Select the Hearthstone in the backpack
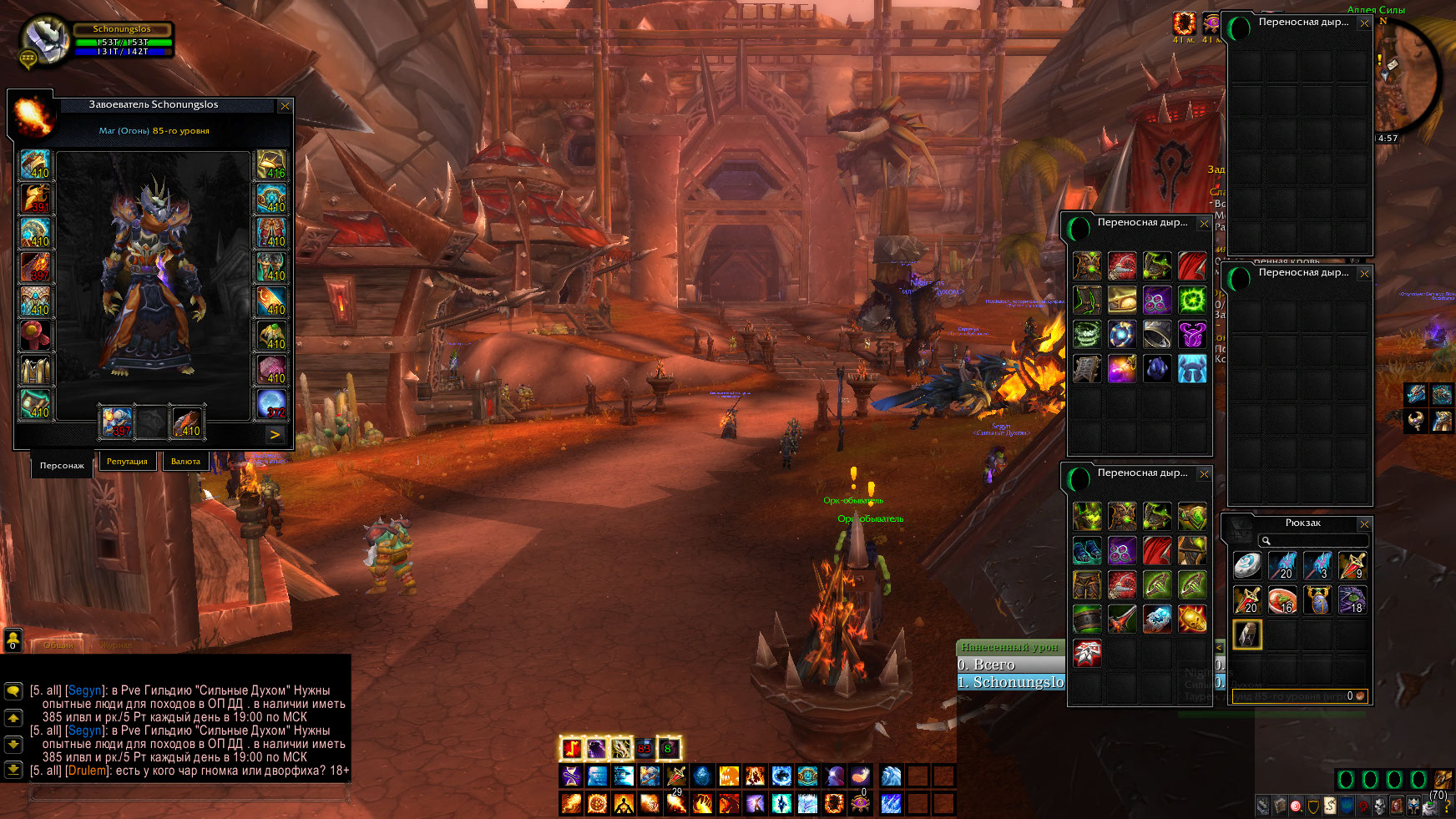 click(1247, 566)
